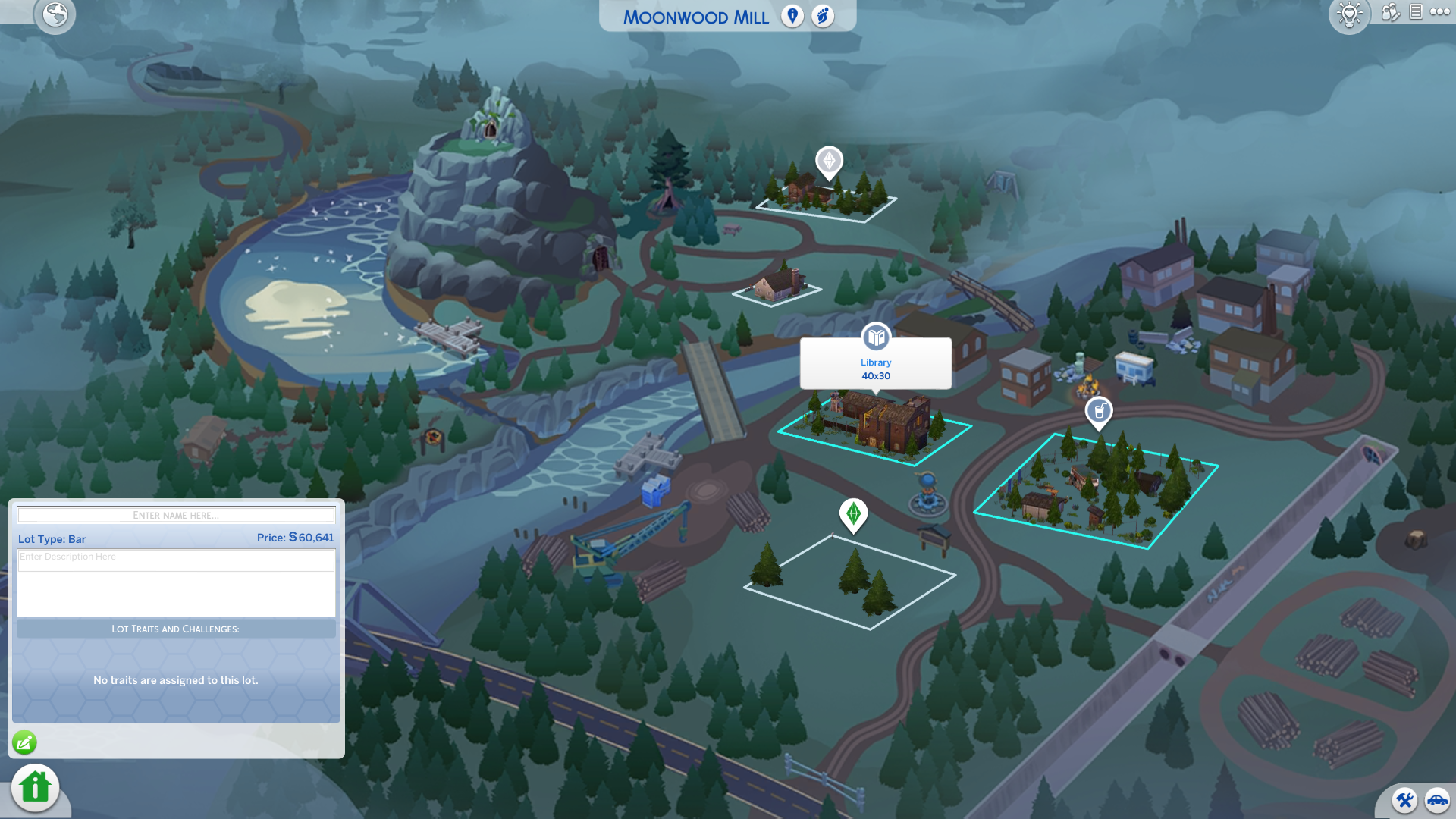Open the three-dots options menu
1456x819 pixels.
(x=1440, y=12)
